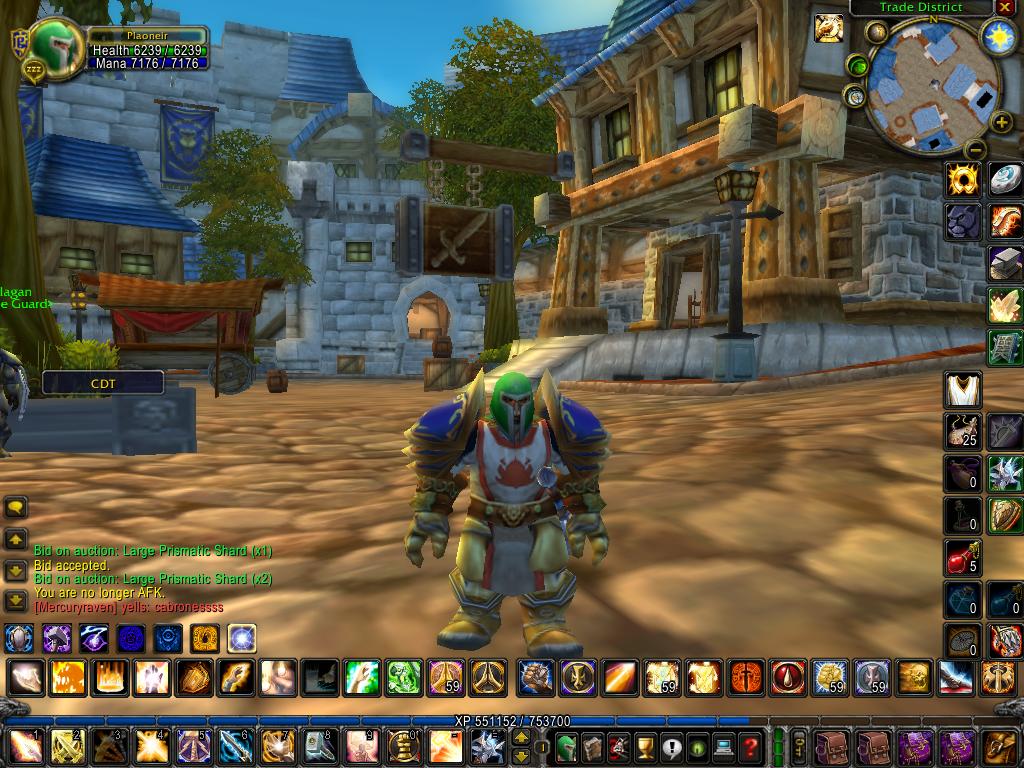Zoom in on the minimap
The width and height of the screenshot is (1024, 768).
(1001, 122)
